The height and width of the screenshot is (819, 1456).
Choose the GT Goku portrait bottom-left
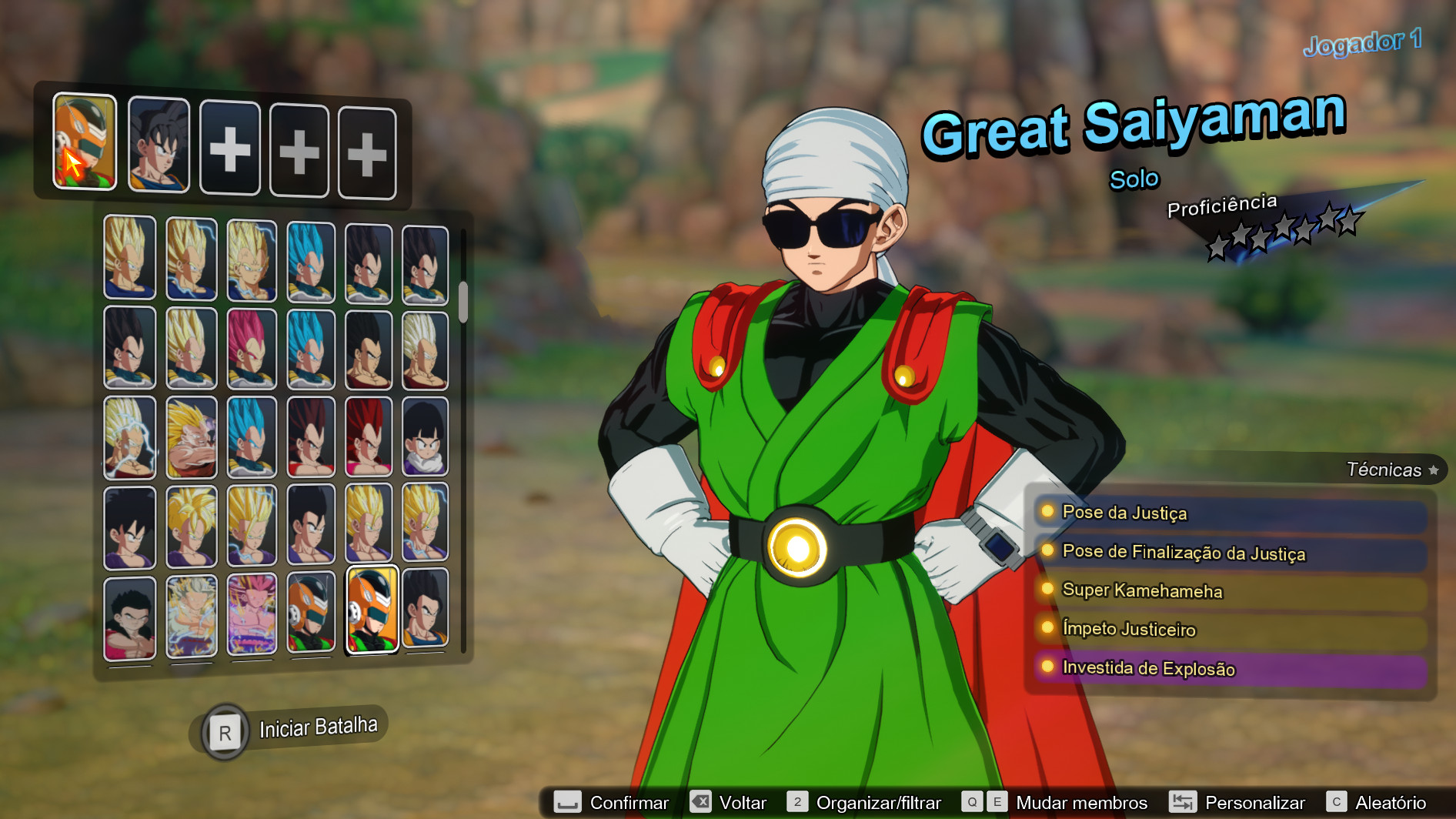129,616
